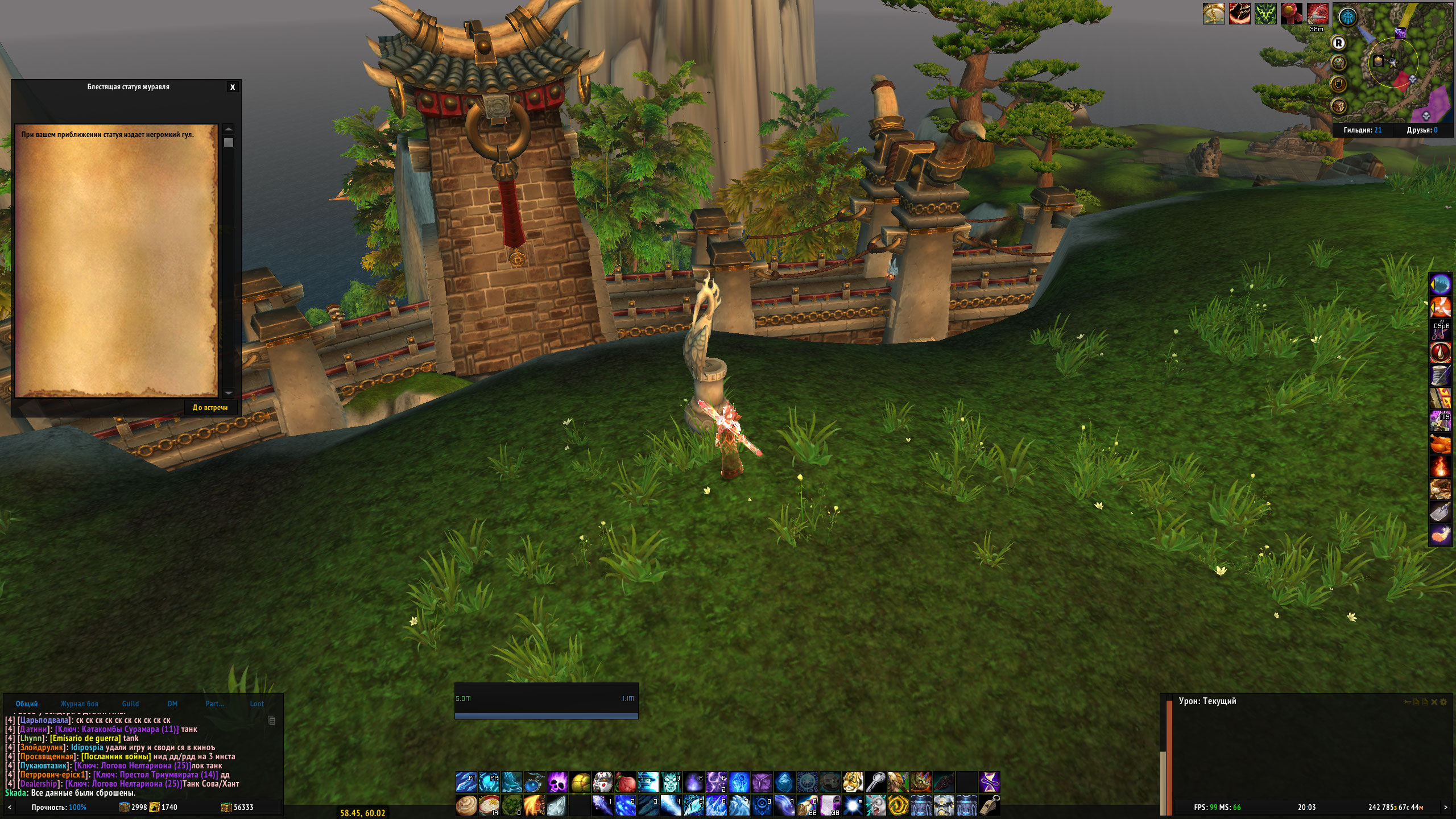Eat the cinnamon roll food item
The height and width of the screenshot is (819, 1456).
click(466, 805)
